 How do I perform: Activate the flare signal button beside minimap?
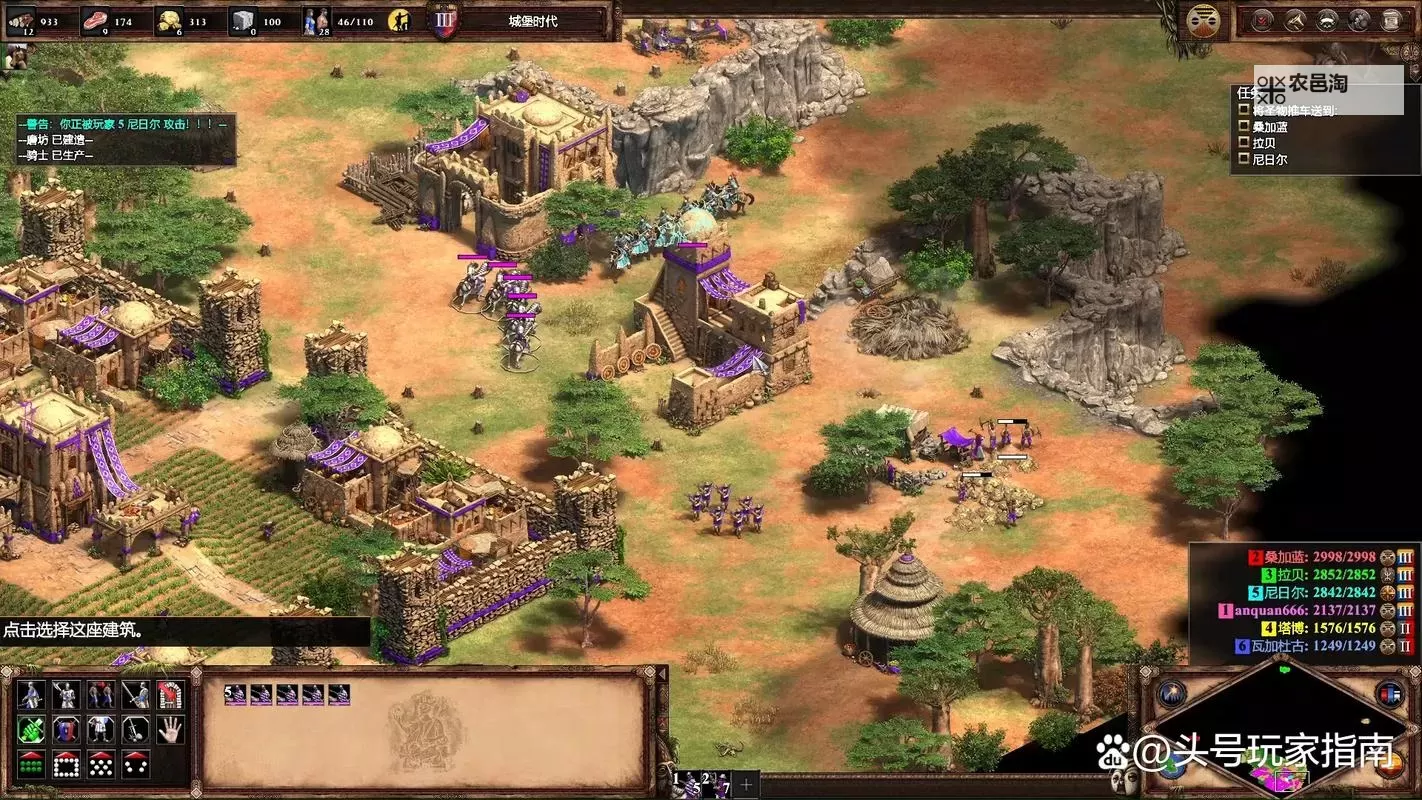click(1172, 693)
